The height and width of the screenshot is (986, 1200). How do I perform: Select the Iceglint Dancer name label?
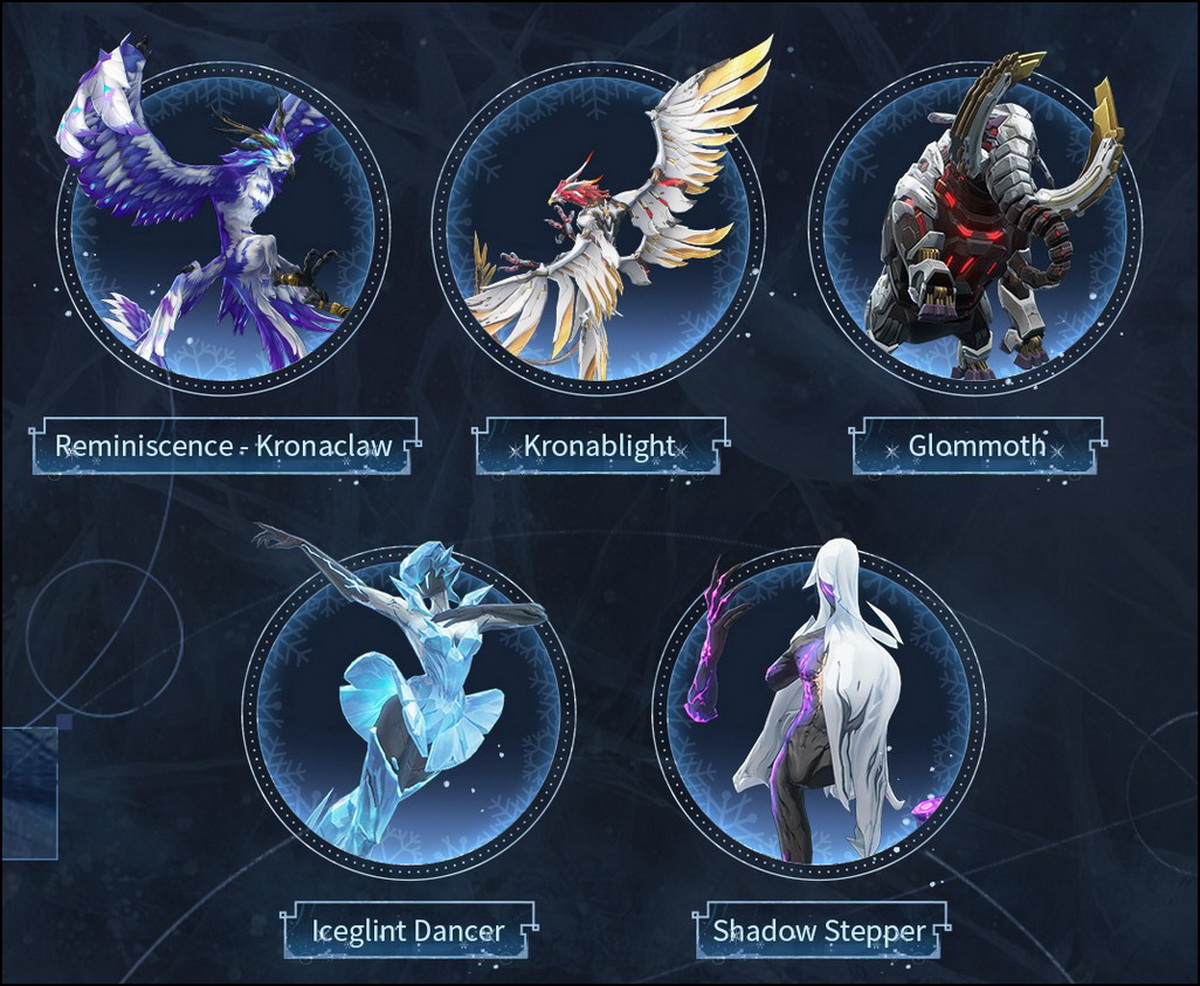click(408, 931)
